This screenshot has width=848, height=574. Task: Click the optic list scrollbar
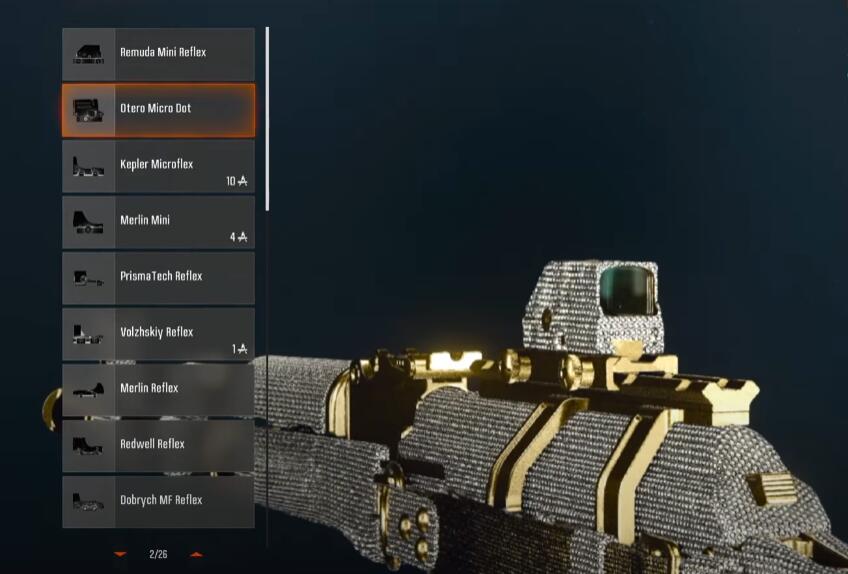pos(267,118)
